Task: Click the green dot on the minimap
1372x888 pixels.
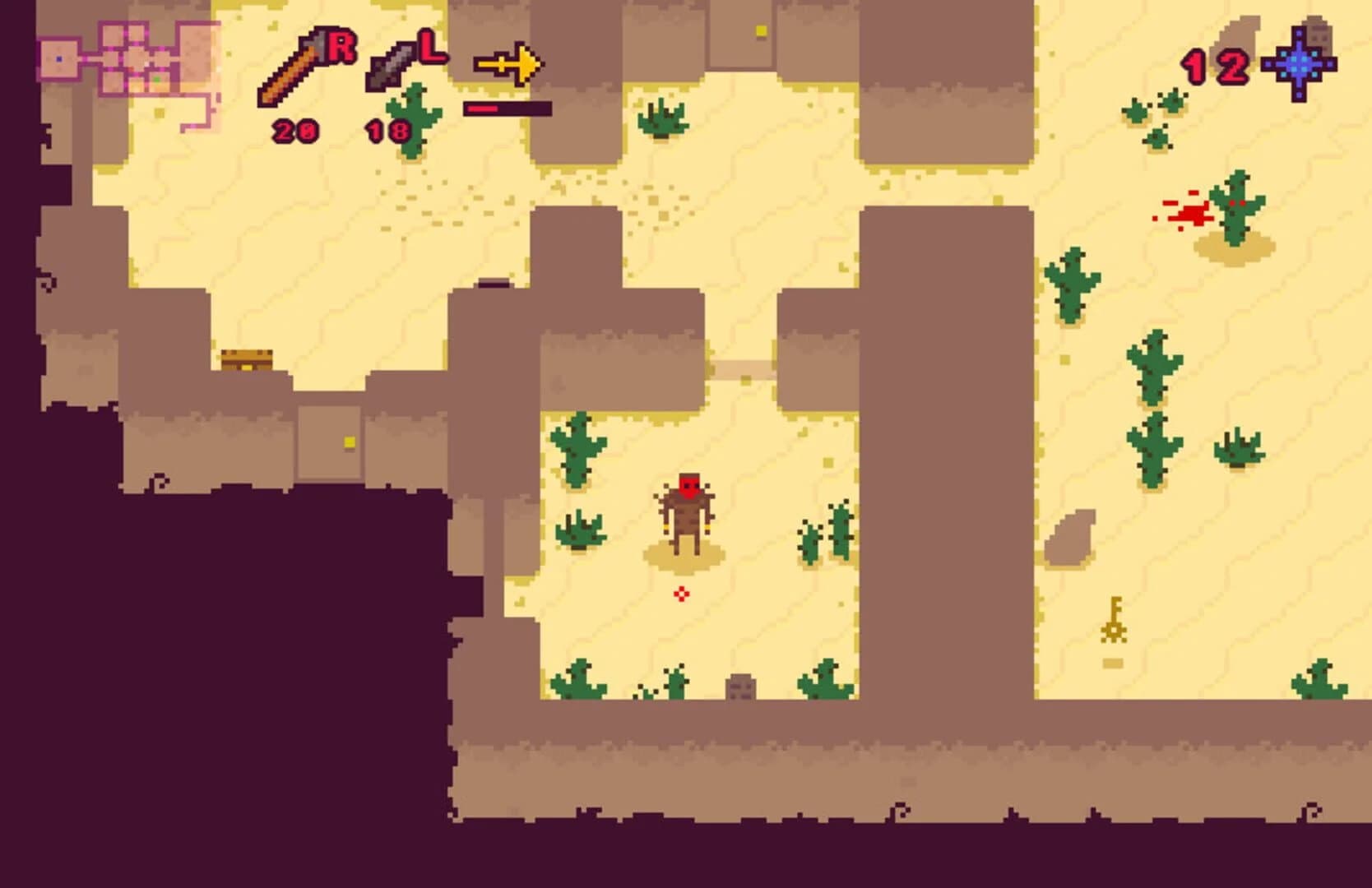Action: click(157, 79)
